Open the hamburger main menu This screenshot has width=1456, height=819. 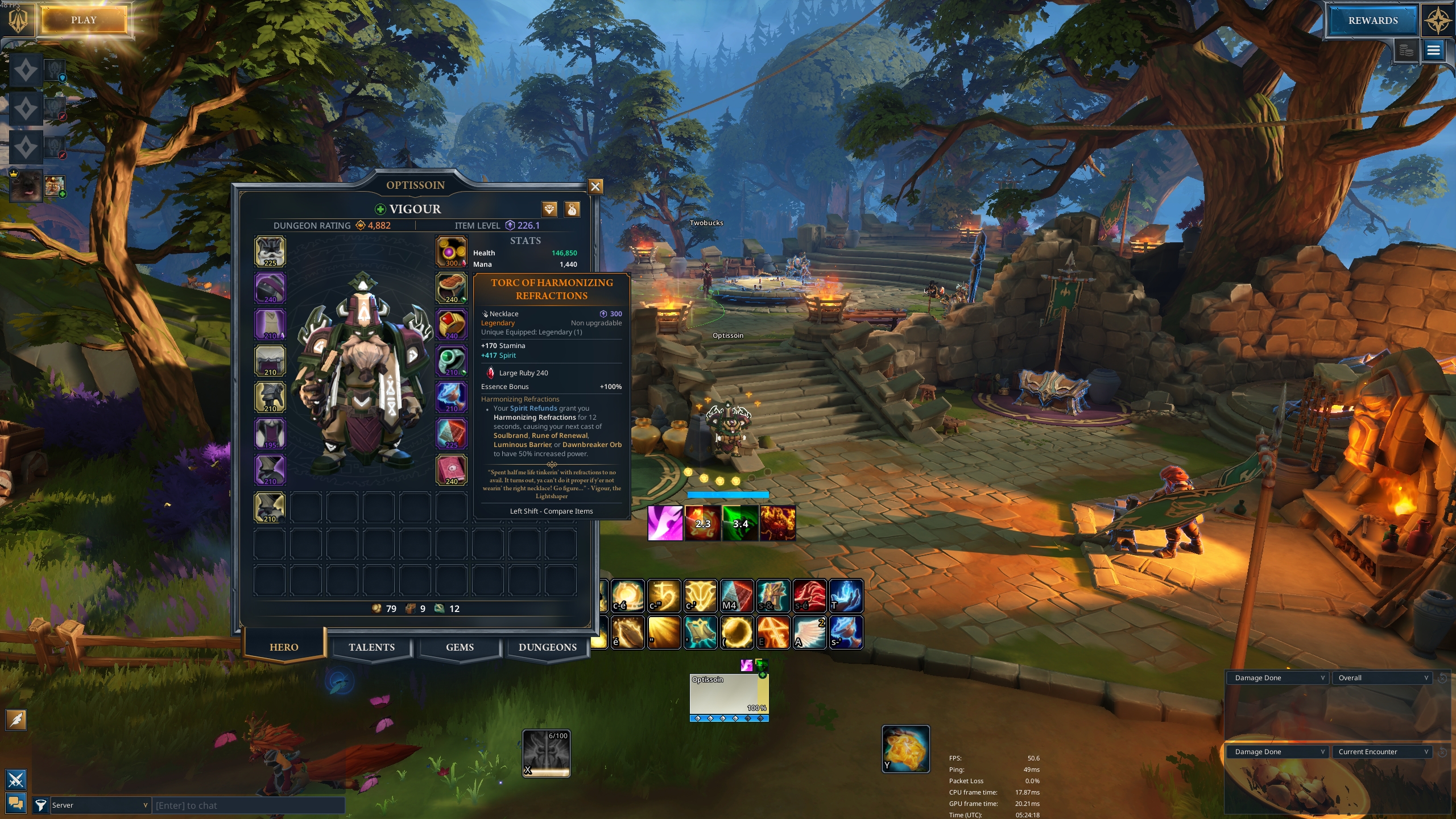1433,51
